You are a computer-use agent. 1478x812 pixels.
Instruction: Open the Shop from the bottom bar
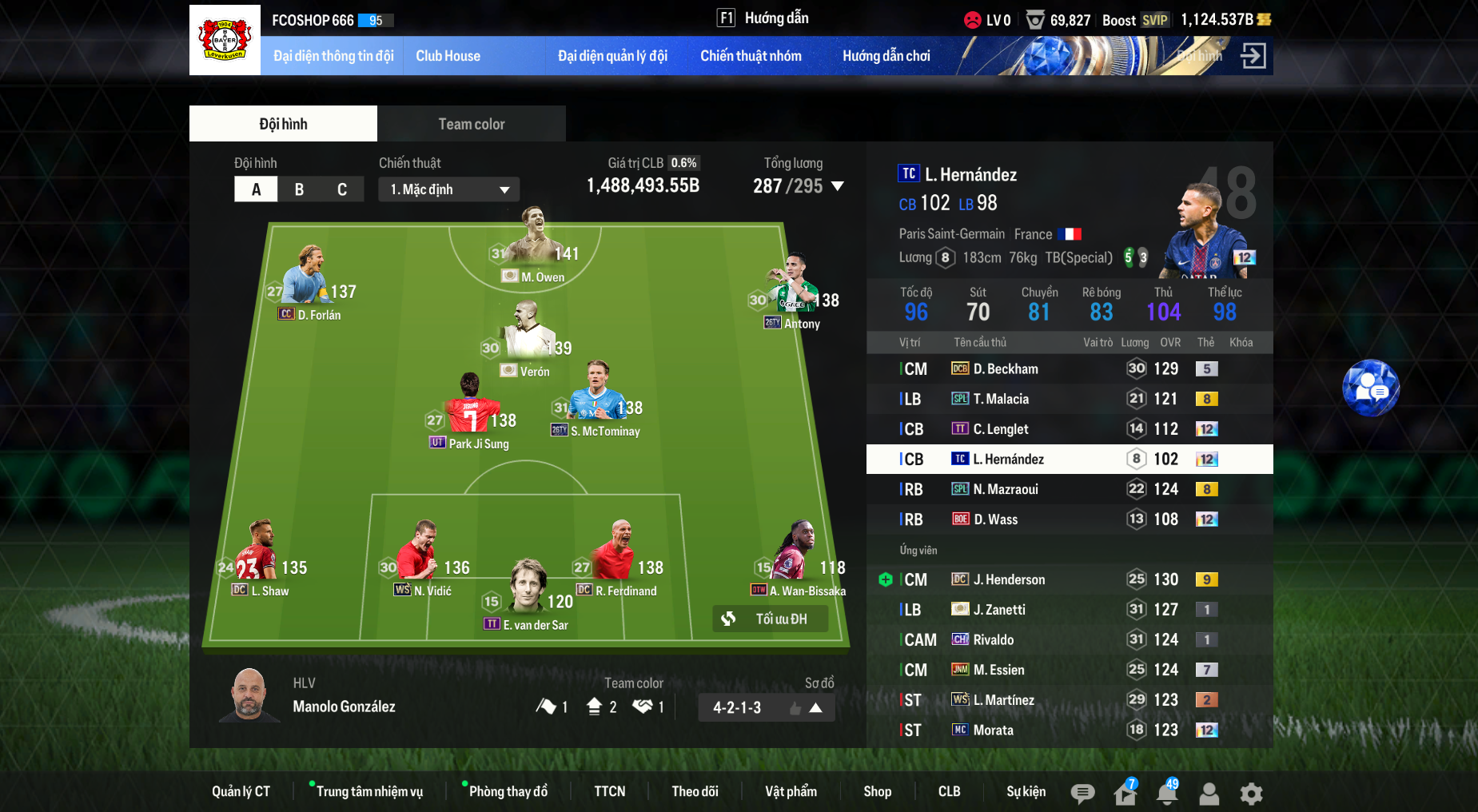pyautogui.click(x=877, y=791)
